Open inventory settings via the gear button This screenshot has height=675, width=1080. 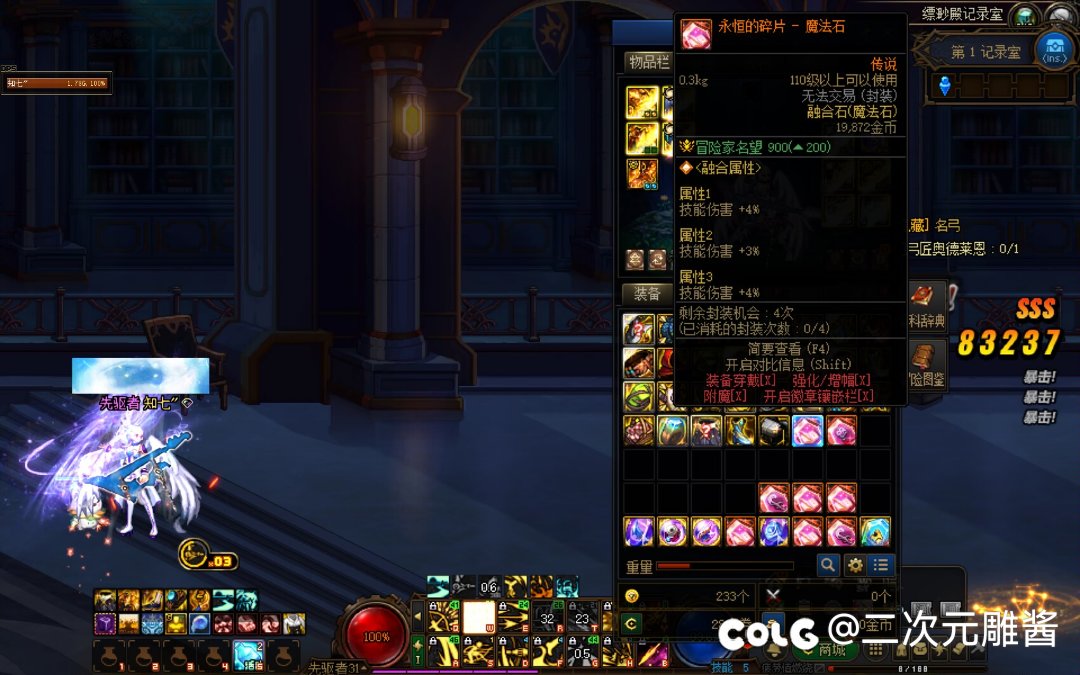855,565
